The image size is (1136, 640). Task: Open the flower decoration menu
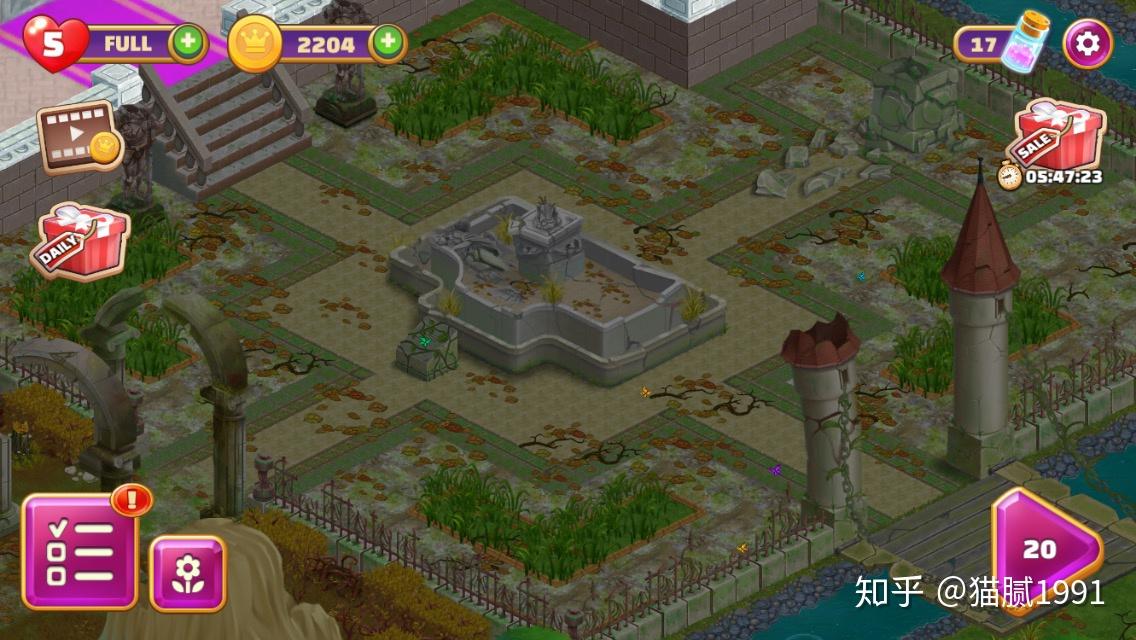click(187, 573)
